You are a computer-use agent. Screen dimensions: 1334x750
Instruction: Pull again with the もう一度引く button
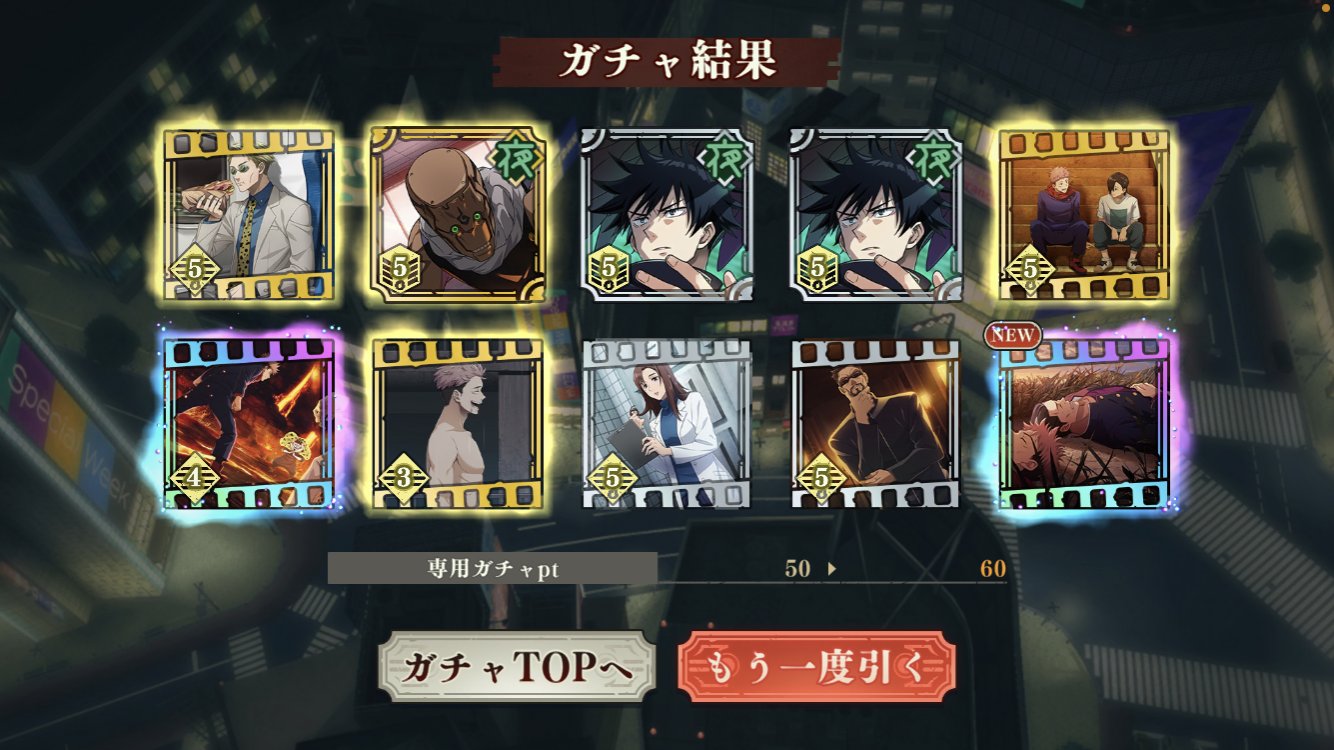[x=815, y=667]
